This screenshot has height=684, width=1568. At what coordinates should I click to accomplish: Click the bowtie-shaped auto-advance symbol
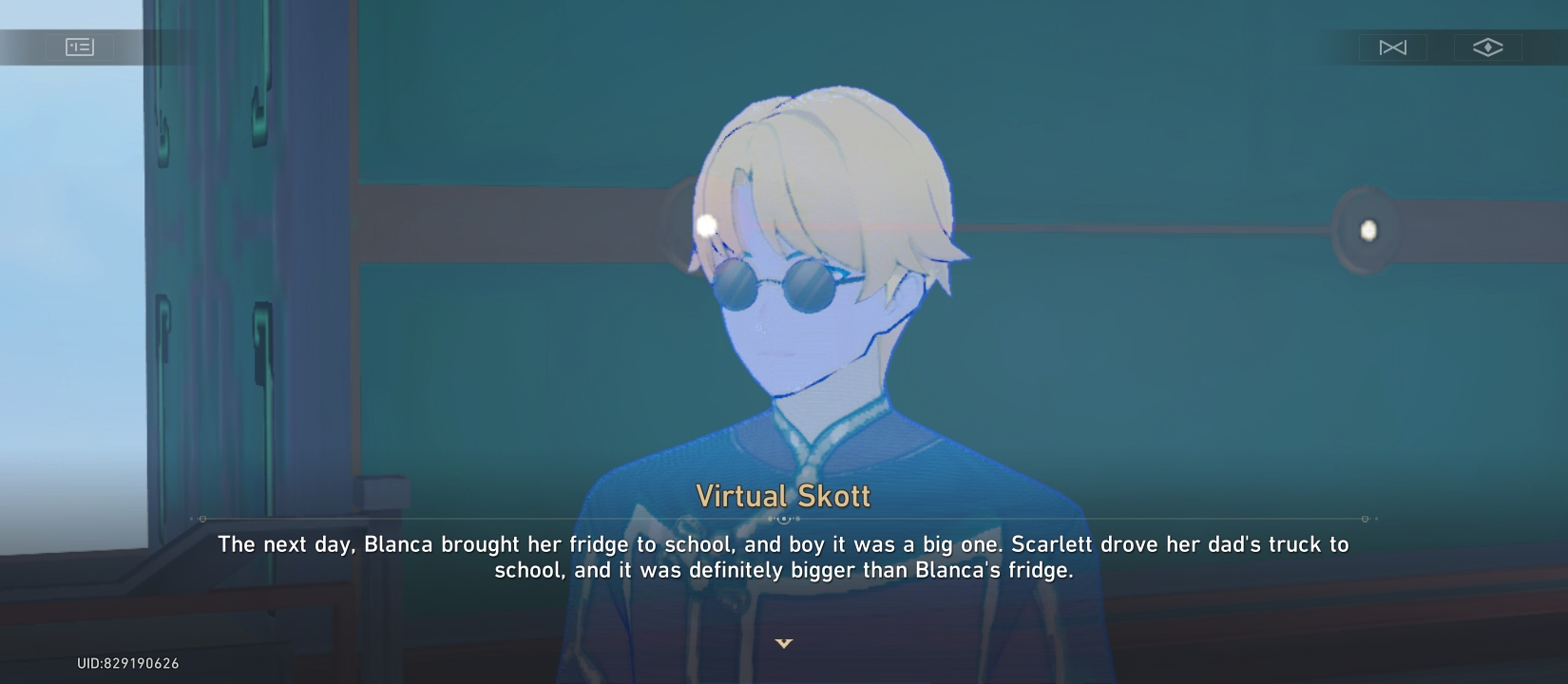pyautogui.click(x=1395, y=47)
